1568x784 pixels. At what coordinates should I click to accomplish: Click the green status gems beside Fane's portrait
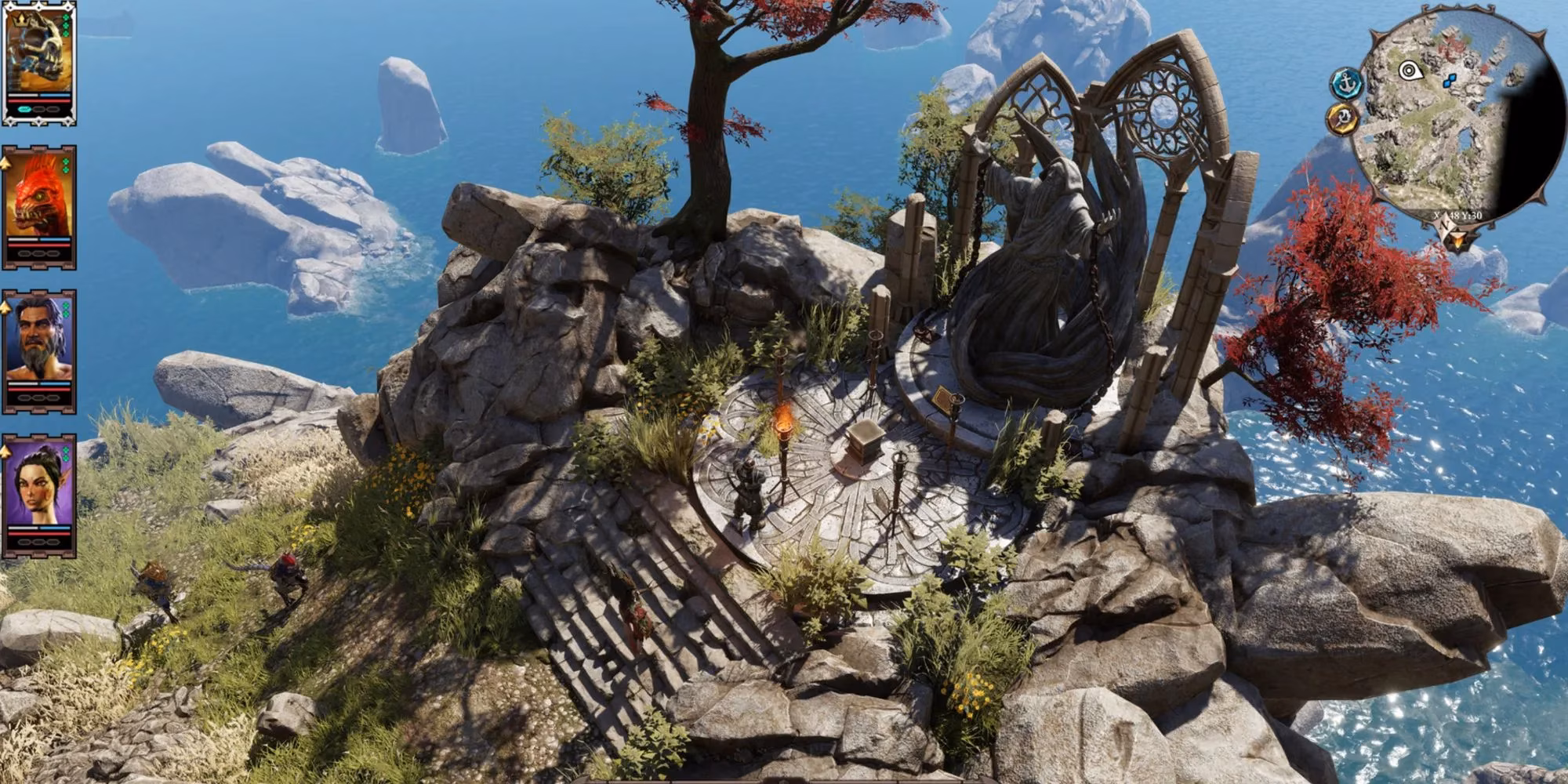66,25
